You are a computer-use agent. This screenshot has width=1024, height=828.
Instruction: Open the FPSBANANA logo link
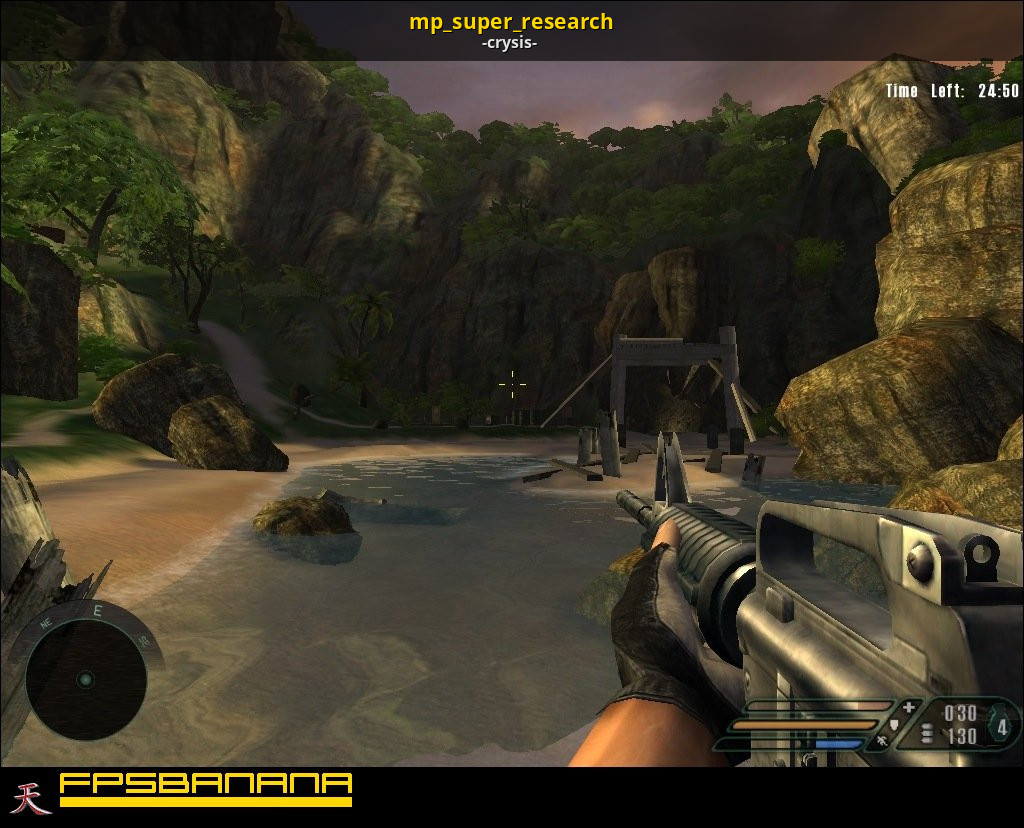(205, 788)
